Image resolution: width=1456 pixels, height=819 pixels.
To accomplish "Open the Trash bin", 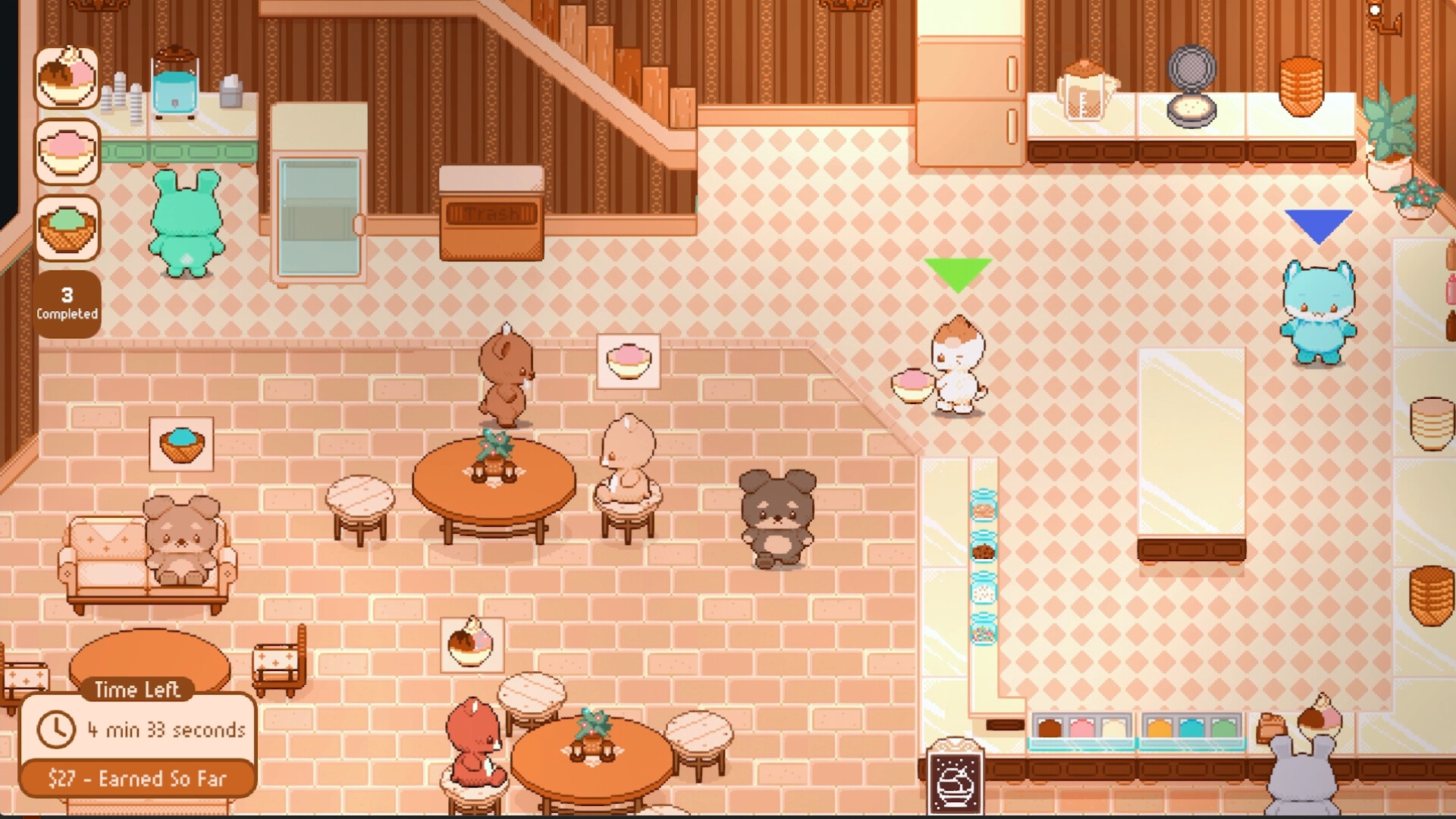I will [x=491, y=212].
